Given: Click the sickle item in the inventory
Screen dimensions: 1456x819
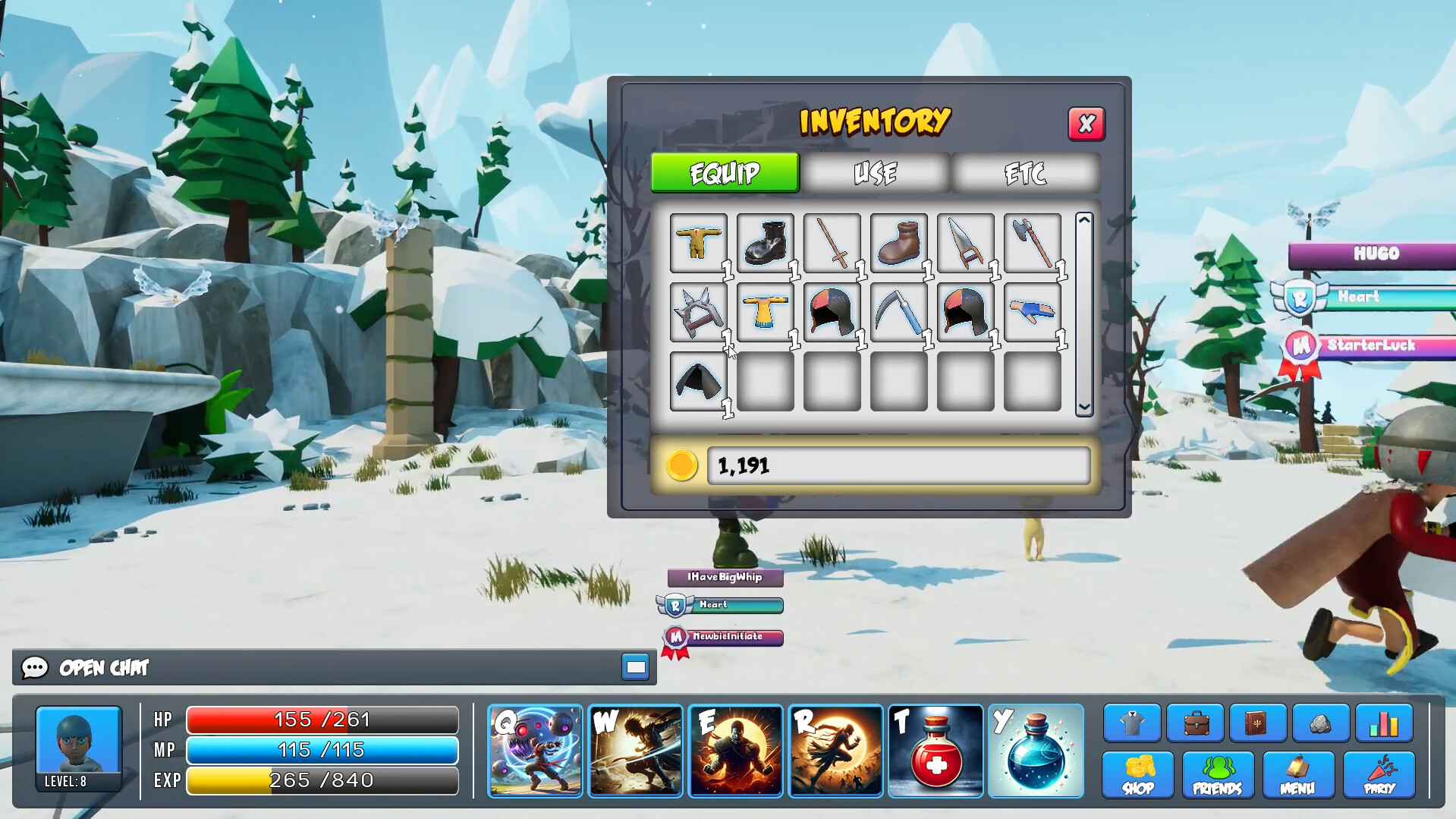Looking at the screenshot, I should pos(898,311).
